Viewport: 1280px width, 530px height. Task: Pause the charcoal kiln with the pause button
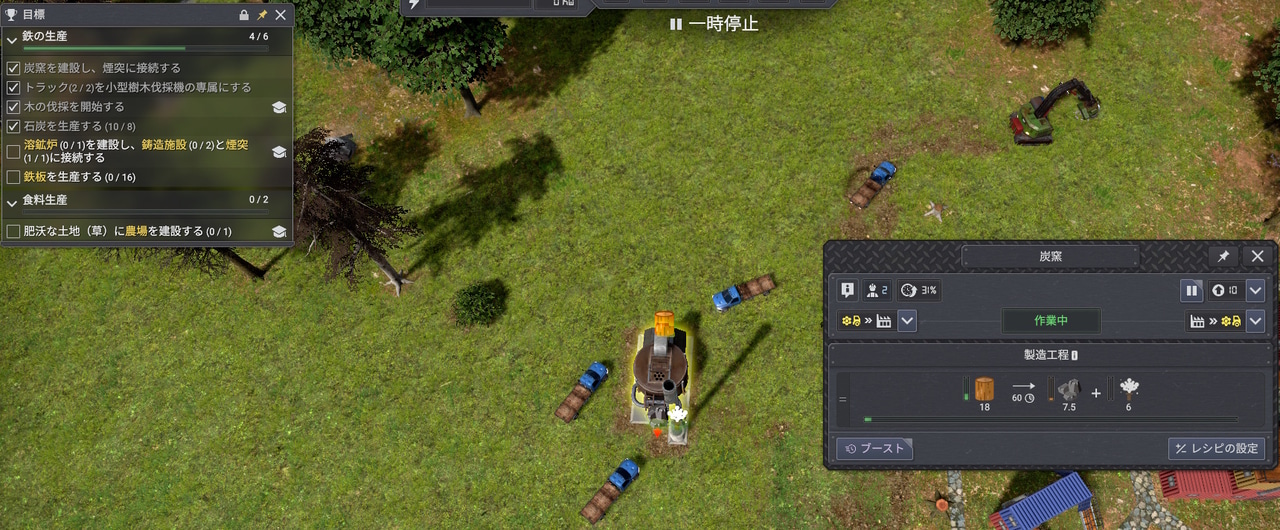point(1191,291)
